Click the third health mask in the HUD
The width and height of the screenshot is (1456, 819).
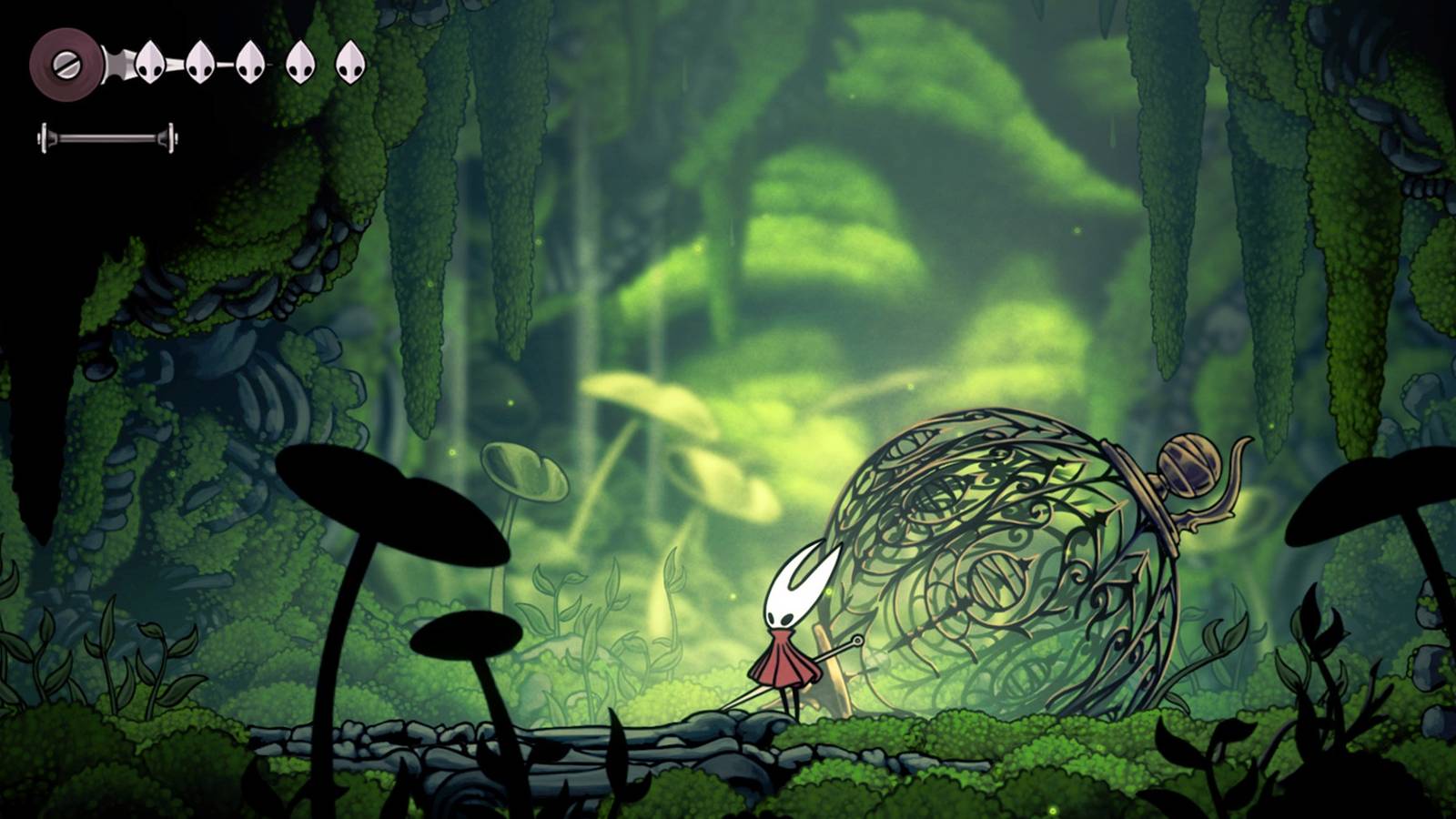248,62
